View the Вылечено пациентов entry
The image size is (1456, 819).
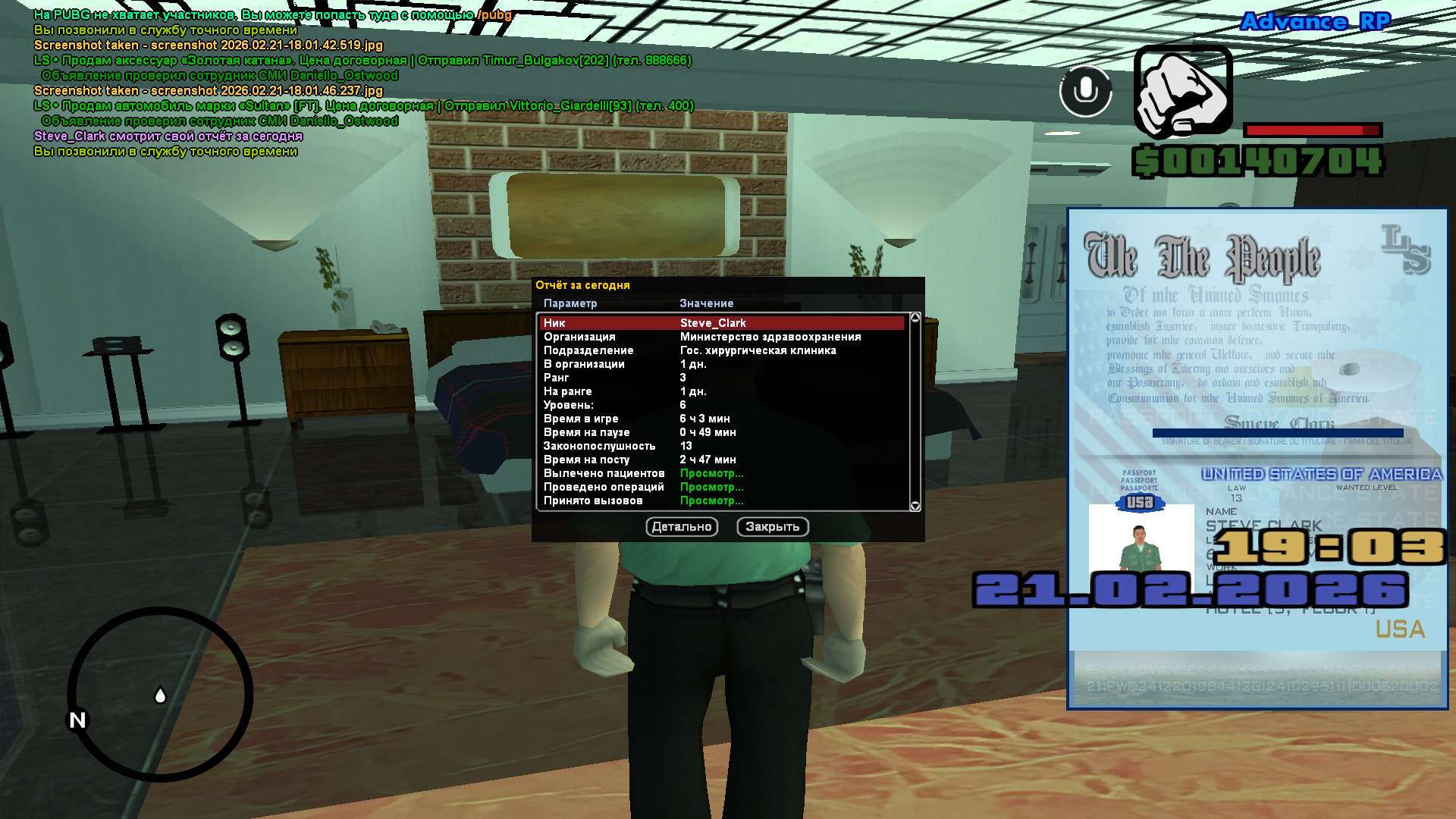(x=711, y=473)
